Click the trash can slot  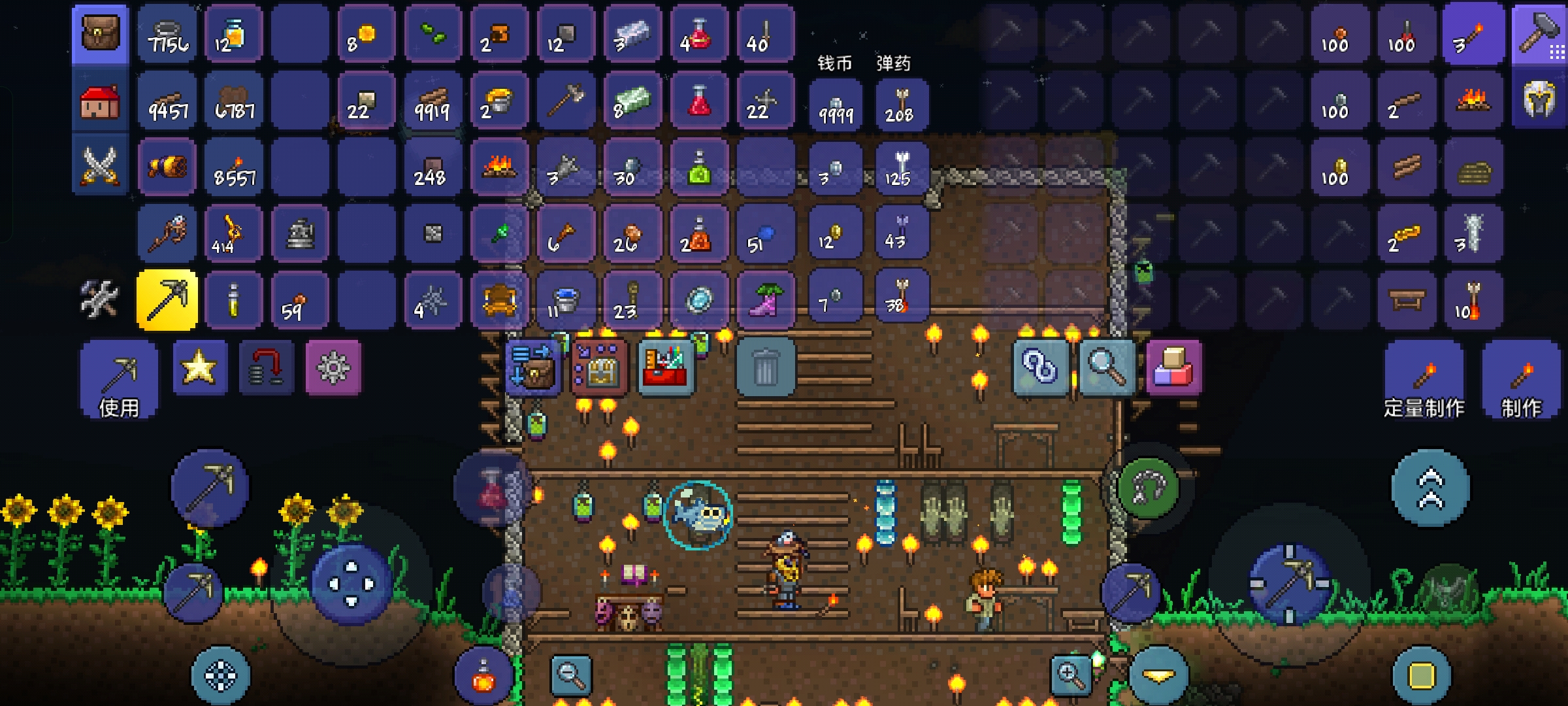point(765,367)
